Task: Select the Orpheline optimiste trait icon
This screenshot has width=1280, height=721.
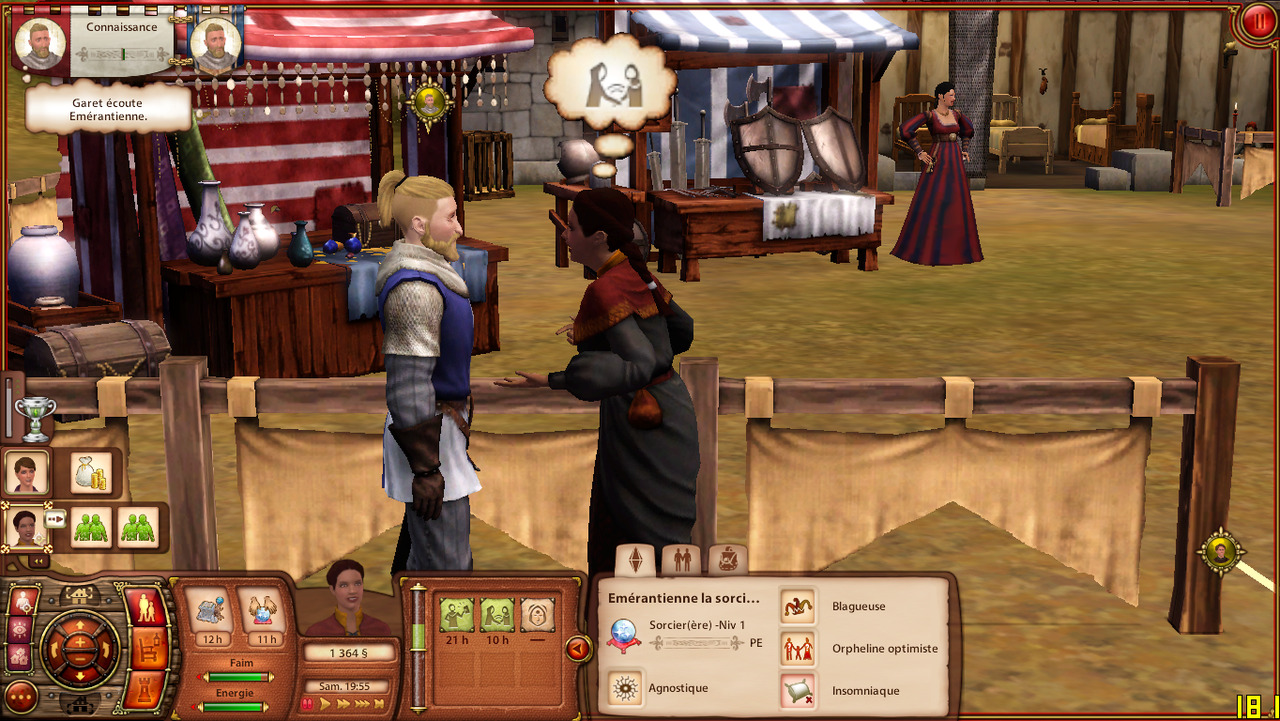Action: (x=798, y=648)
